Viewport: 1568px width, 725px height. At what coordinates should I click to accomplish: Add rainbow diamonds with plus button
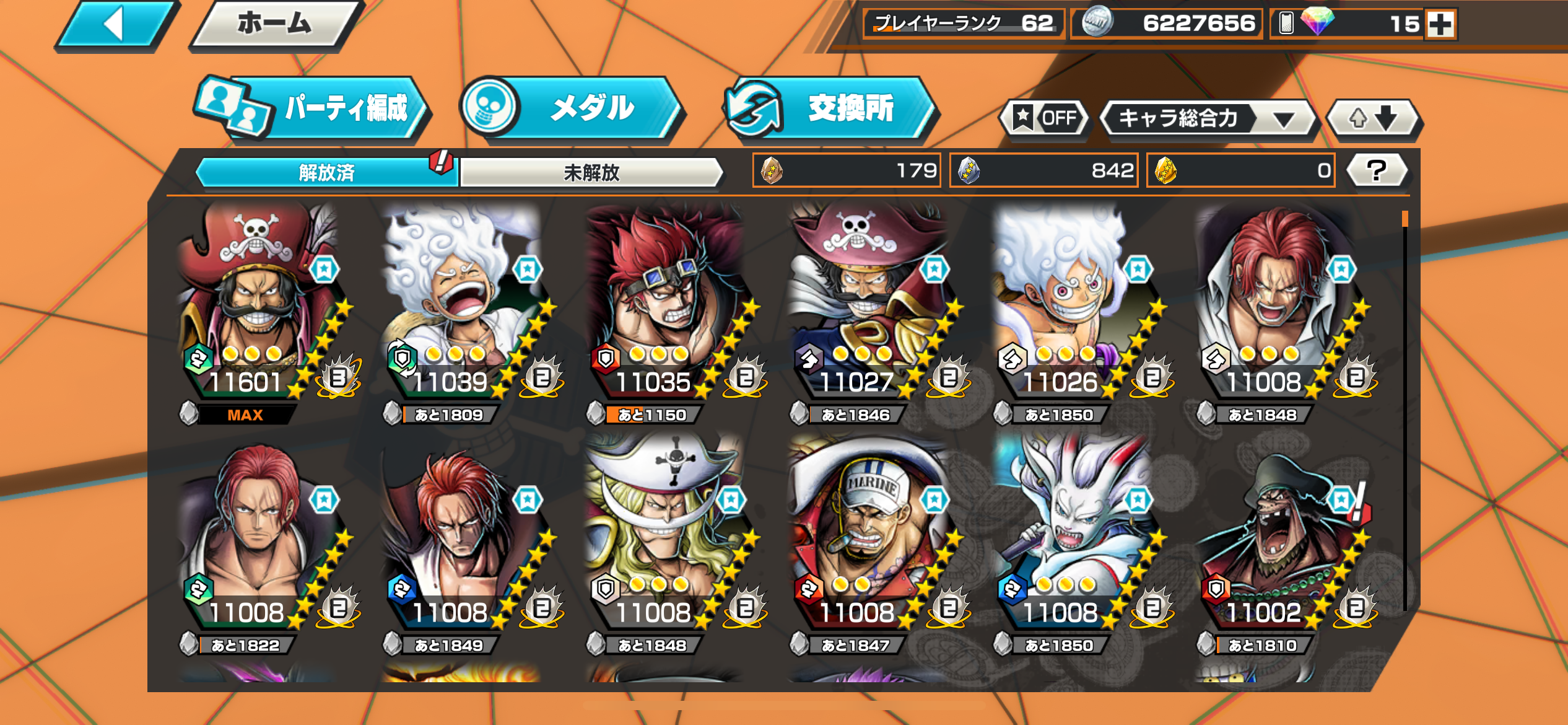[x=1440, y=25]
